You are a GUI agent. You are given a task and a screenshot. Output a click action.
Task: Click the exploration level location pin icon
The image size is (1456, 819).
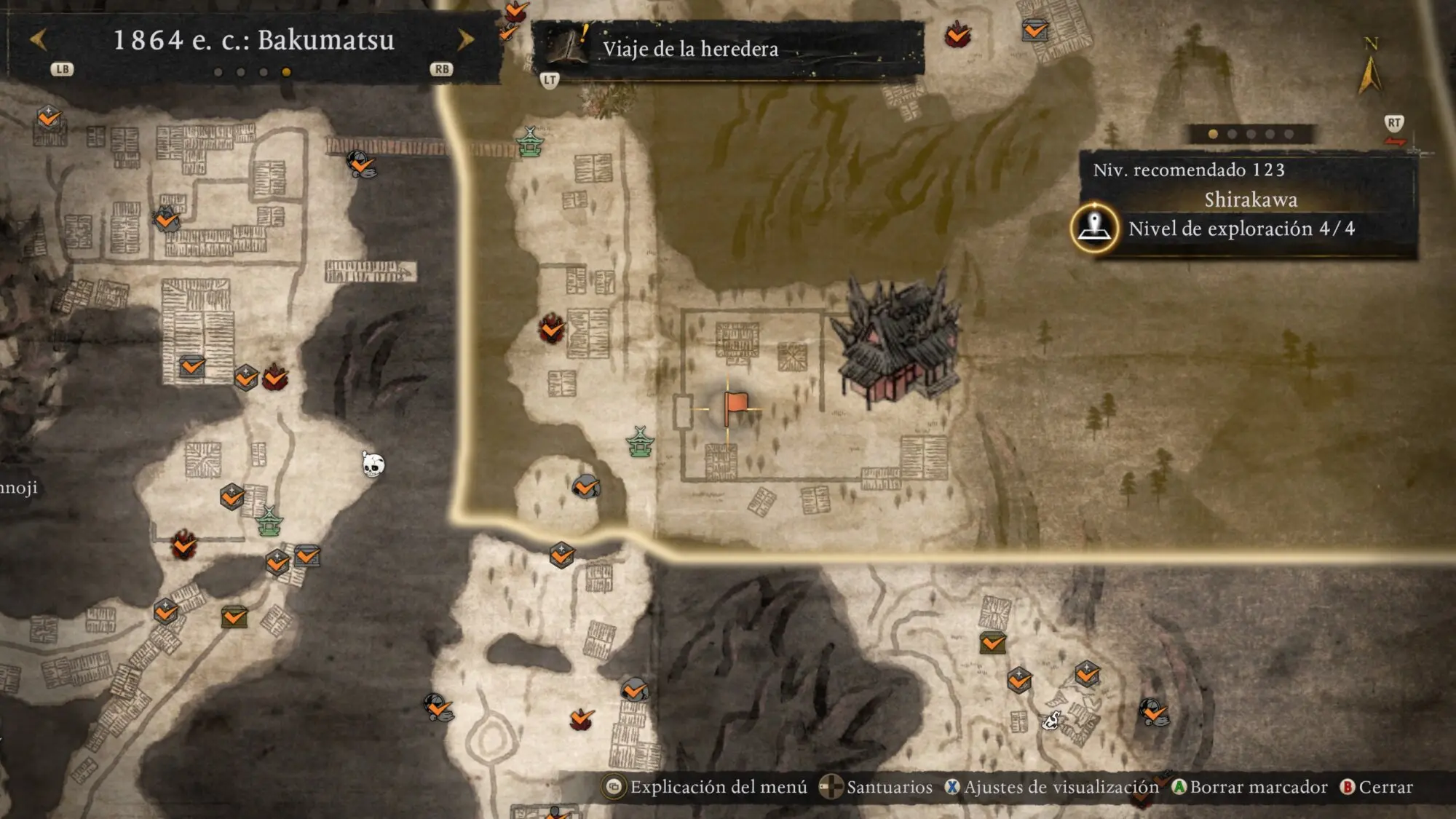point(1094,228)
